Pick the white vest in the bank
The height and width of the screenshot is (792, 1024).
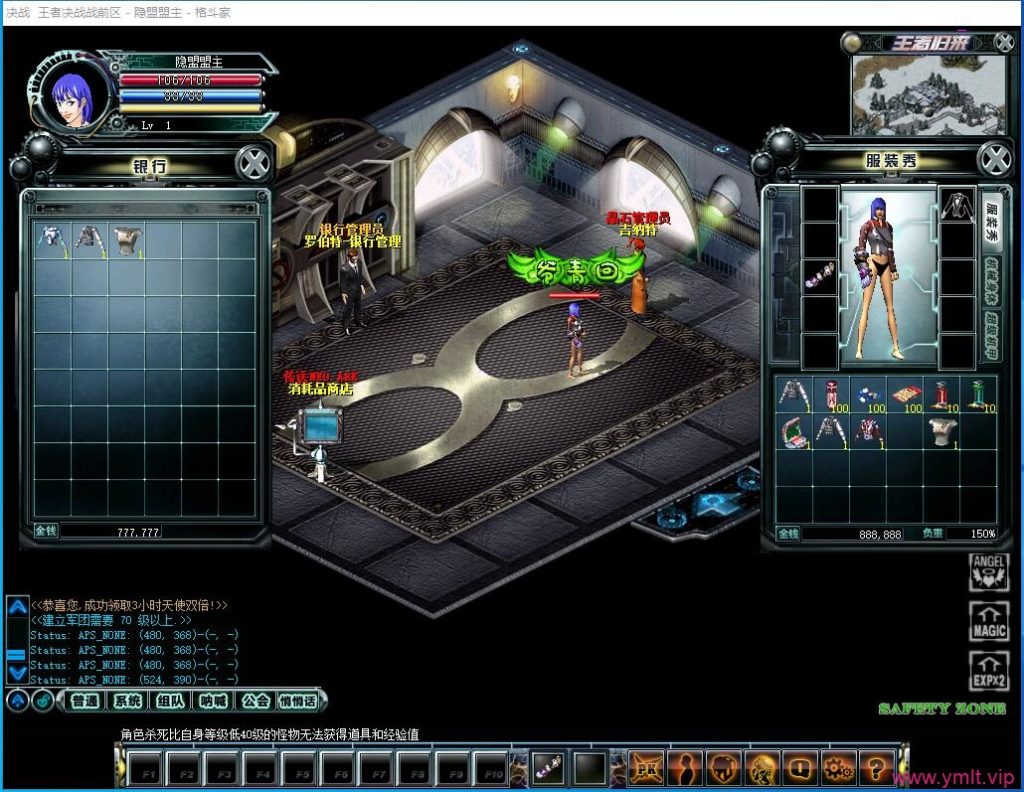point(127,238)
